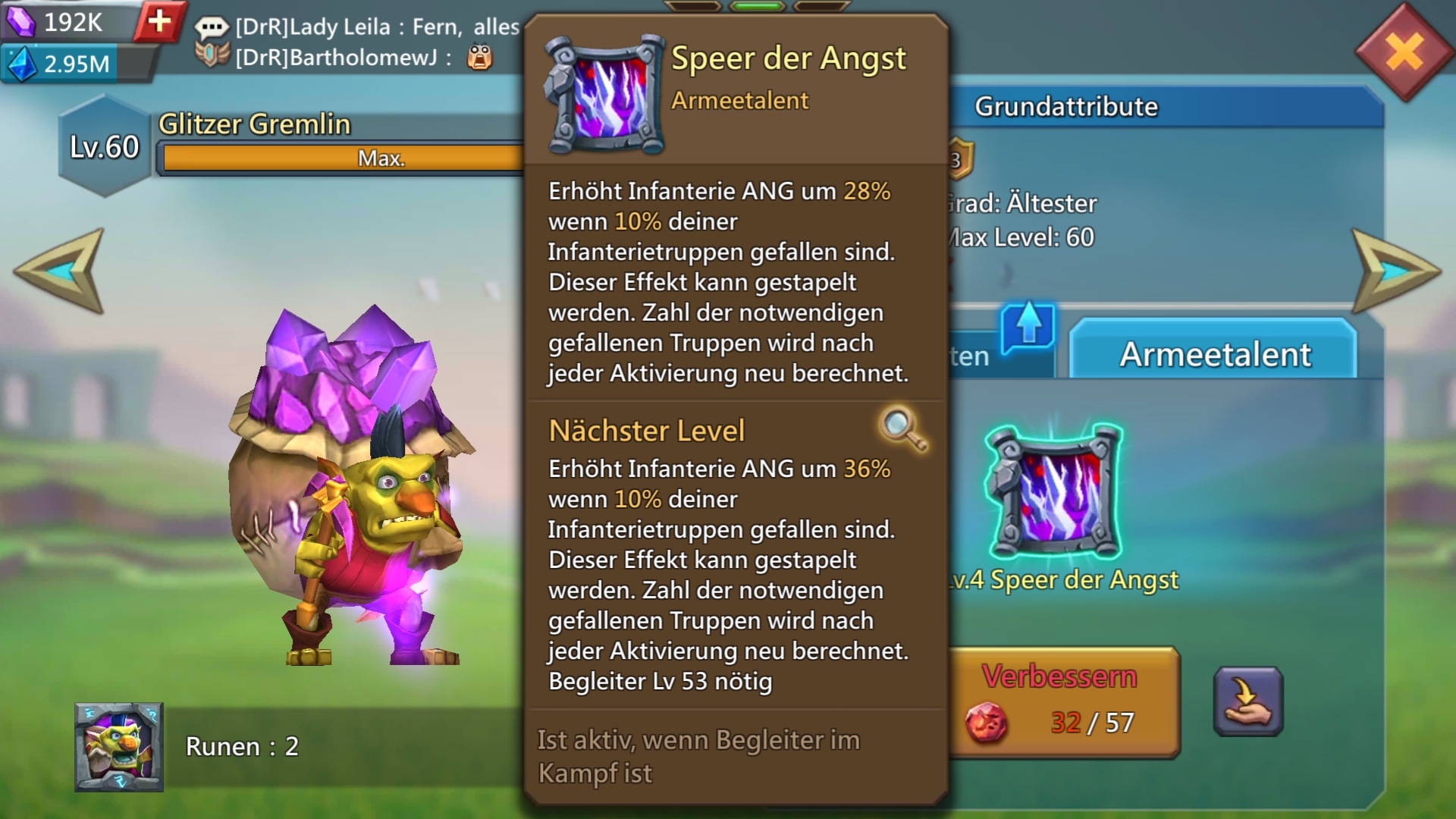Add gems with the red plus button

(x=159, y=21)
